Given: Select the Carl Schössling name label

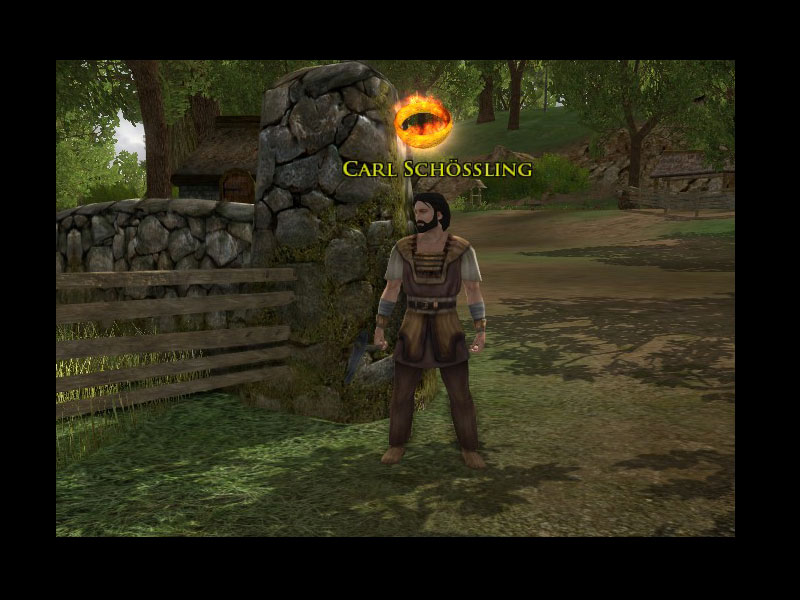Looking at the screenshot, I should [x=437, y=168].
